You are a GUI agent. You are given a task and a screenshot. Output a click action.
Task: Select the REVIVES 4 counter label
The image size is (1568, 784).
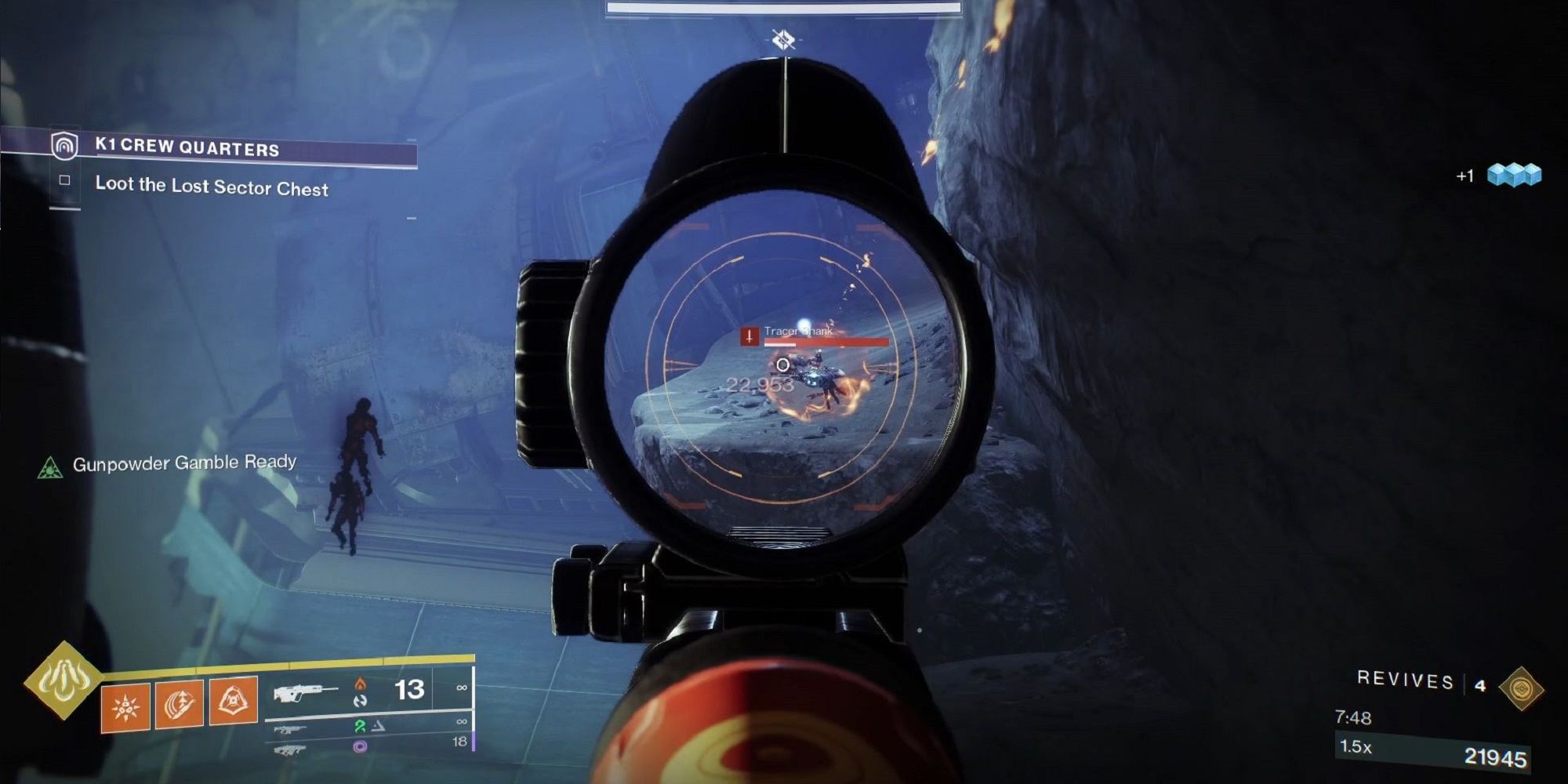pos(1427,681)
